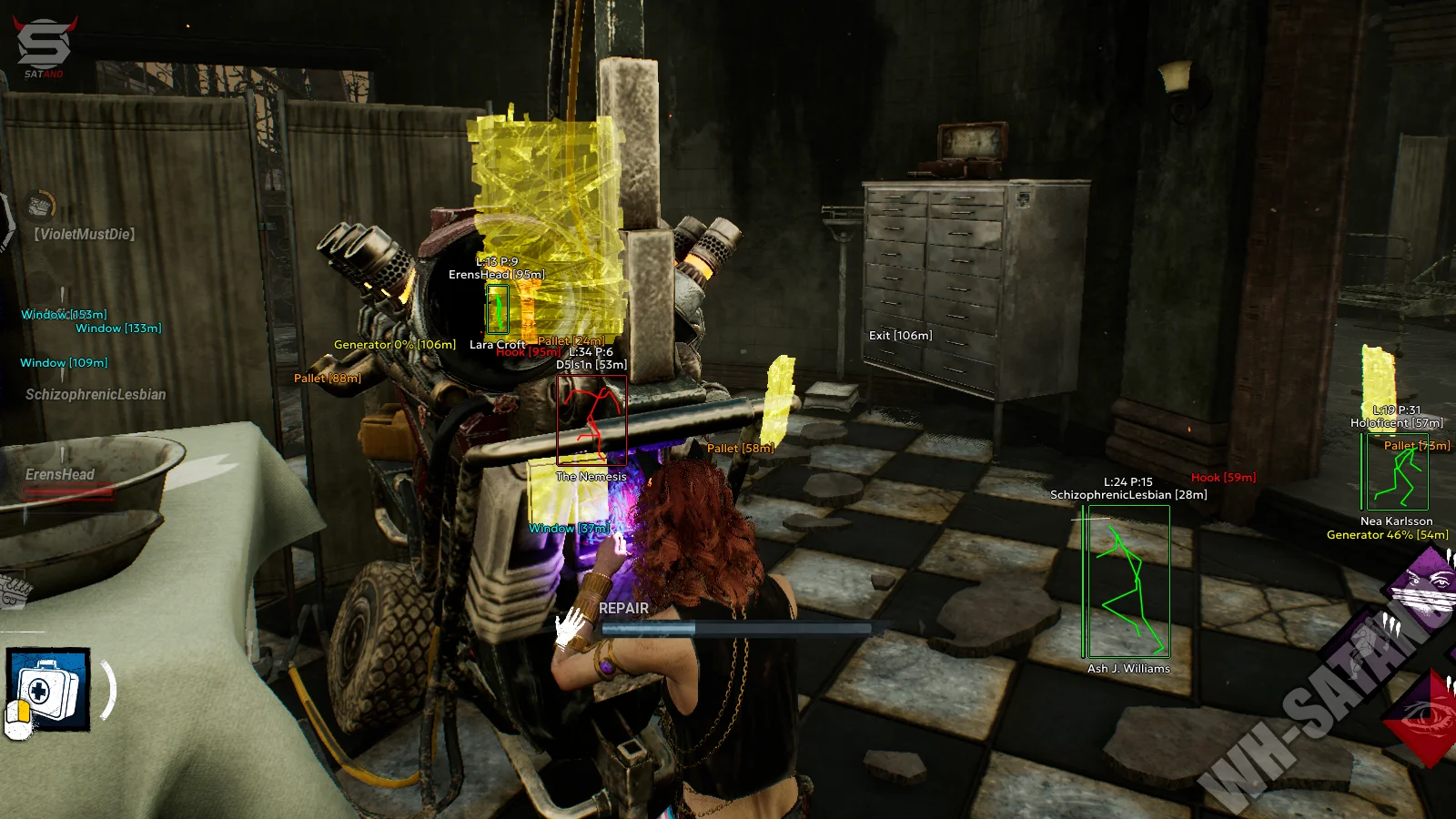Viewport: 1456px width, 819px height.
Task: Choose the ErensHead survivor entry
Action: coord(60,474)
